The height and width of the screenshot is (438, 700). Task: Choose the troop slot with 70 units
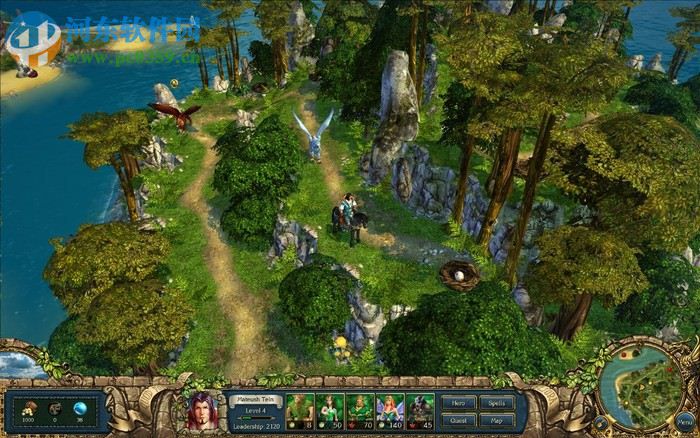coord(360,410)
